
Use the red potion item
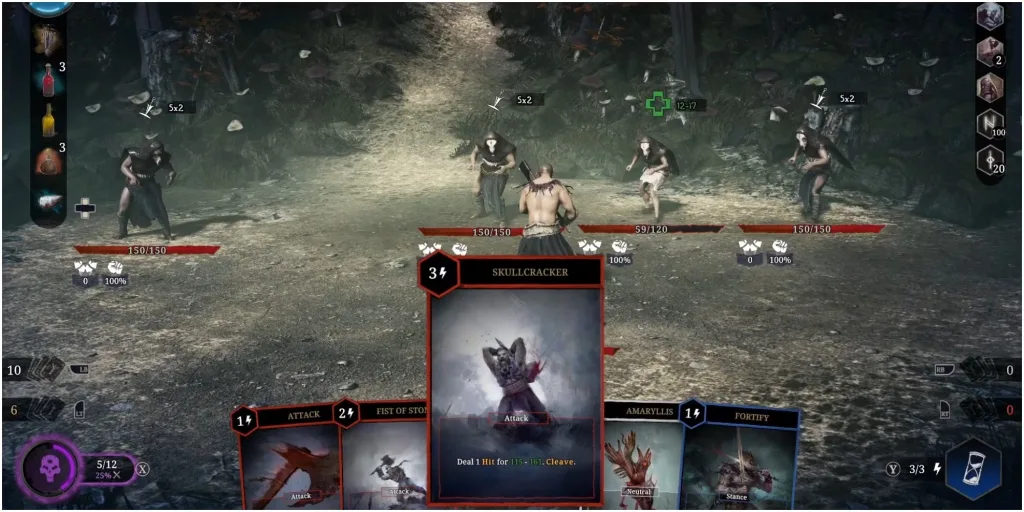47,78
